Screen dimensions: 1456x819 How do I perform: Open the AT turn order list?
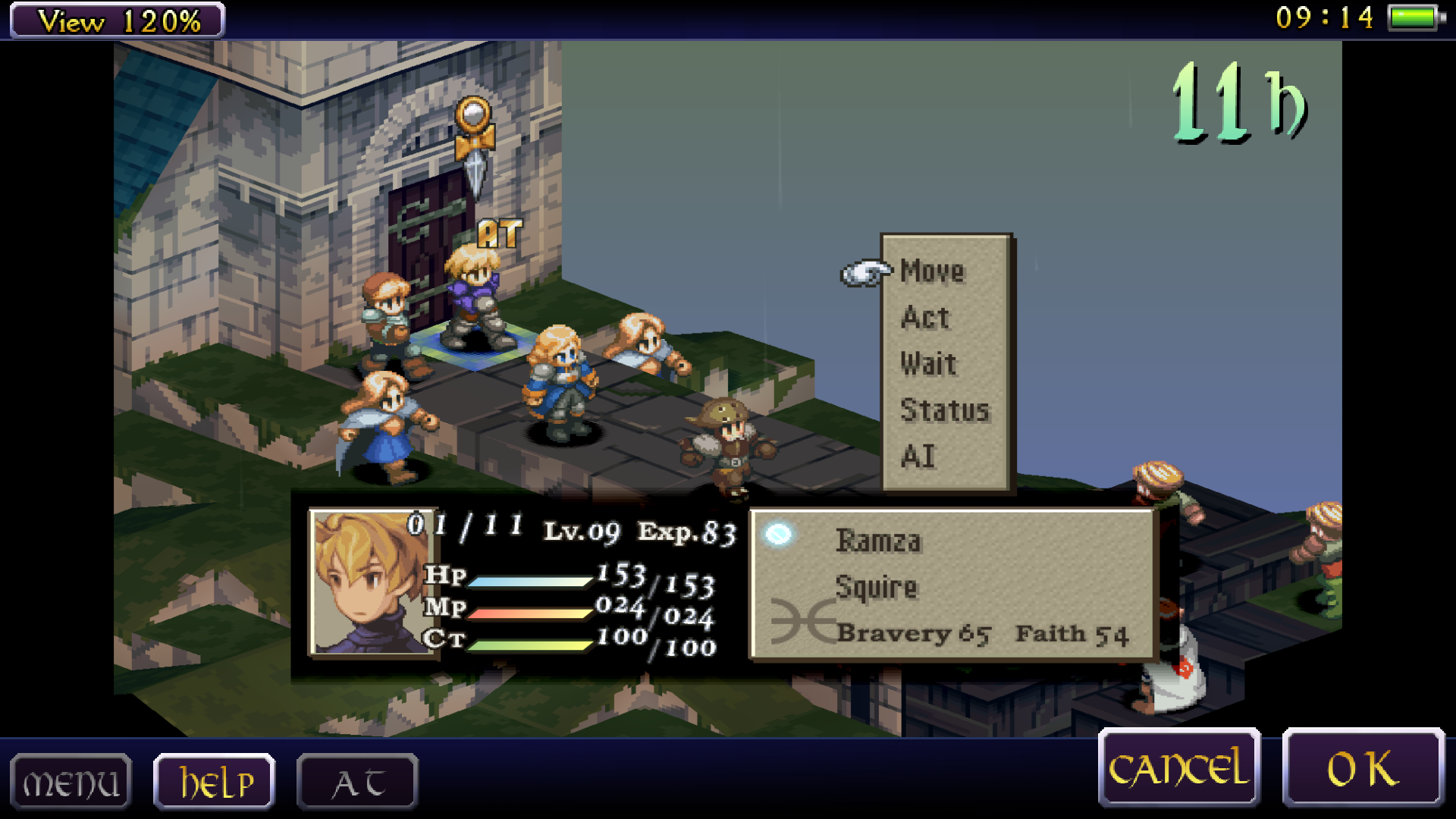click(x=357, y=782)
